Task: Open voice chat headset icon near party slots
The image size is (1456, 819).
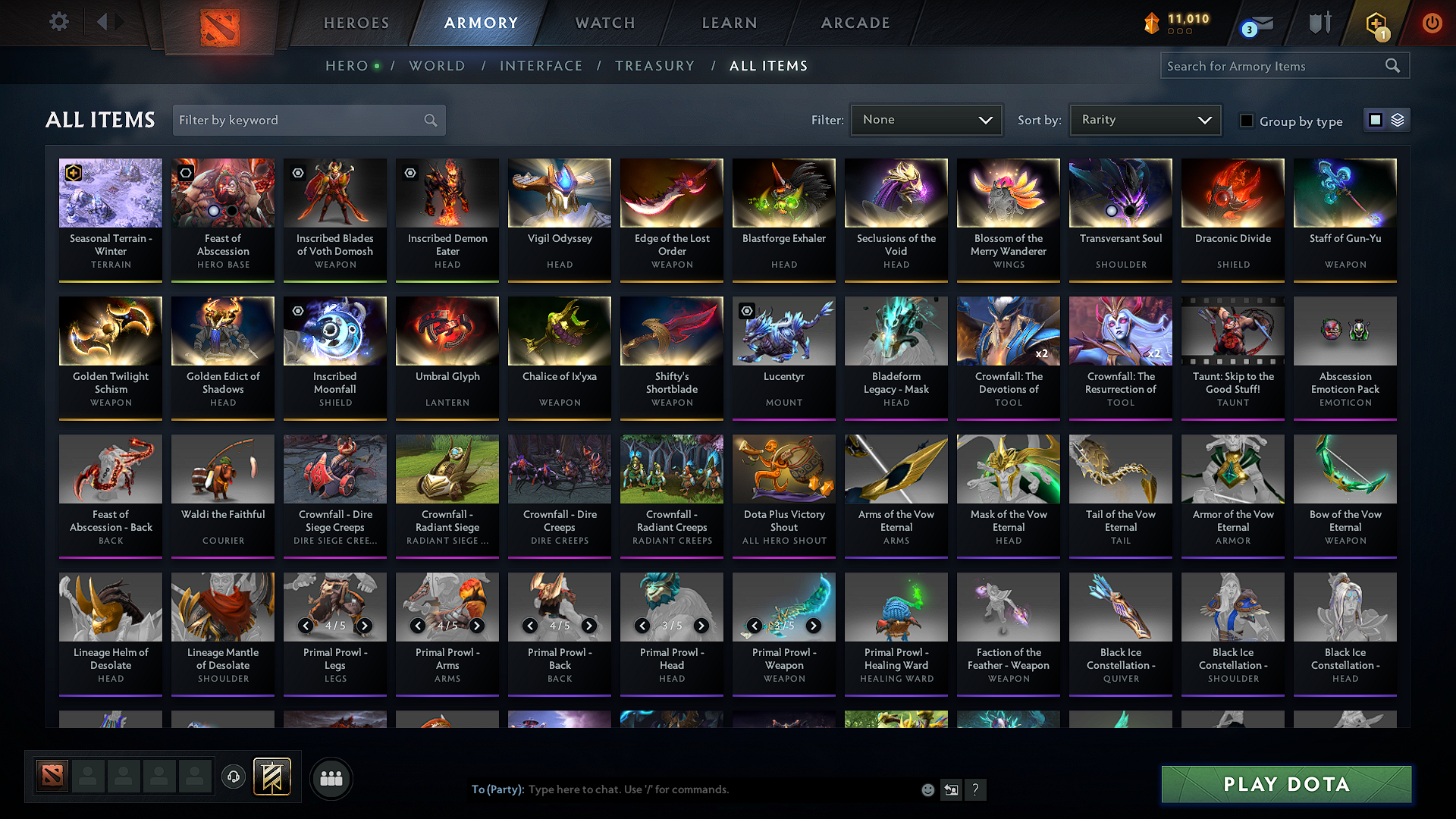Action: click(233, 777)
